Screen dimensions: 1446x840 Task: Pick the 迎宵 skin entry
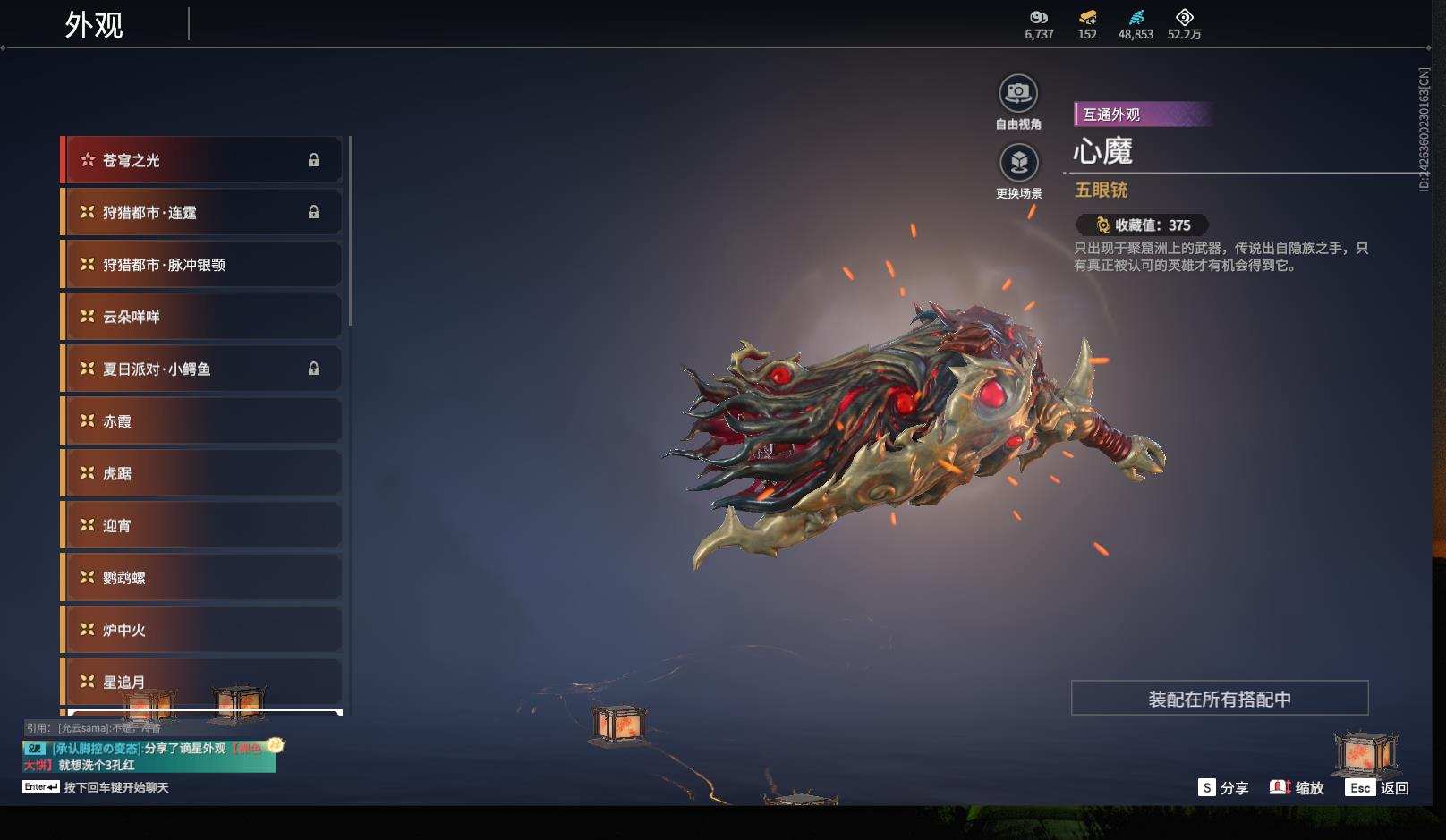pos(201,525)
